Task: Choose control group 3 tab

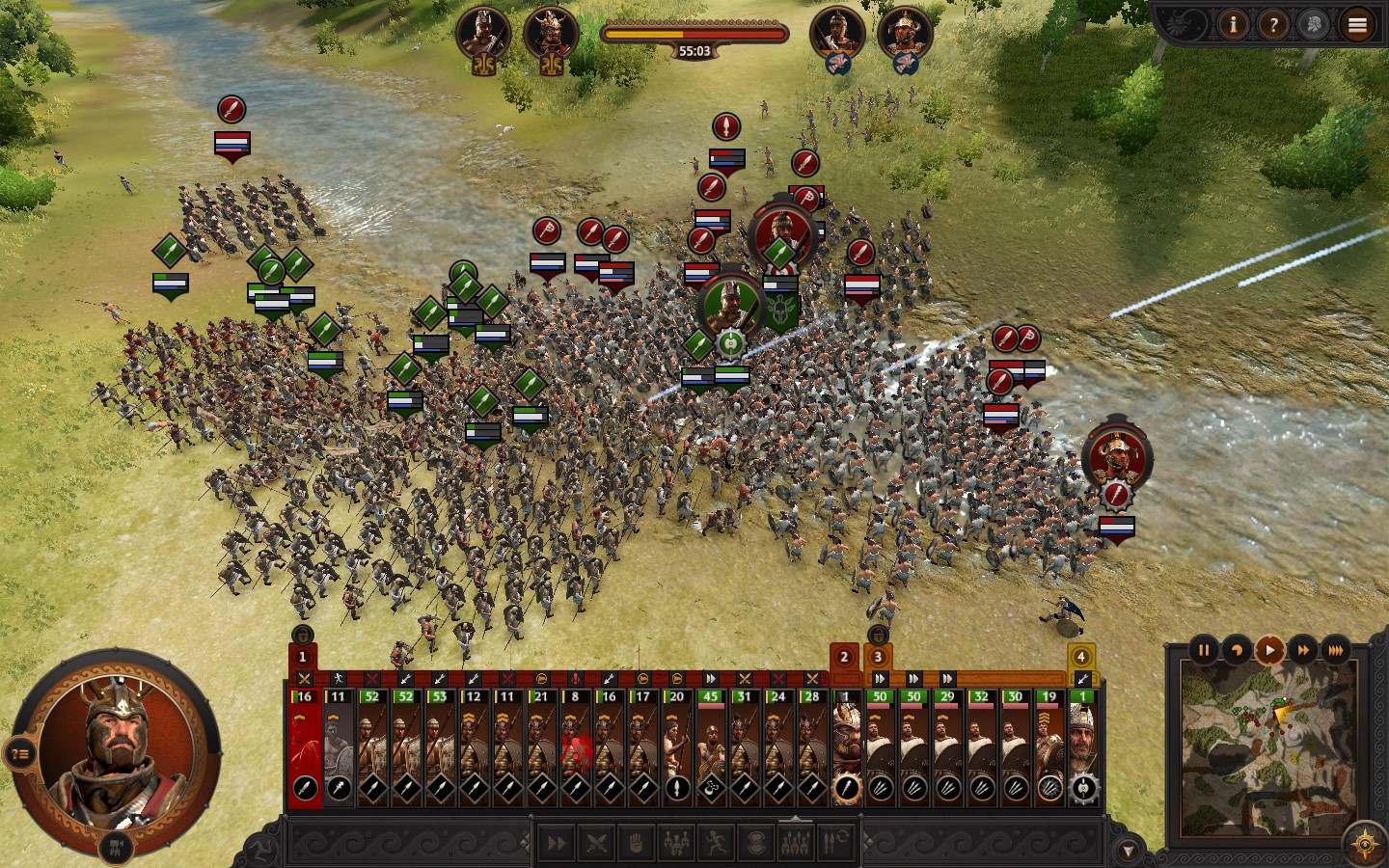Action: pos(878,657)
